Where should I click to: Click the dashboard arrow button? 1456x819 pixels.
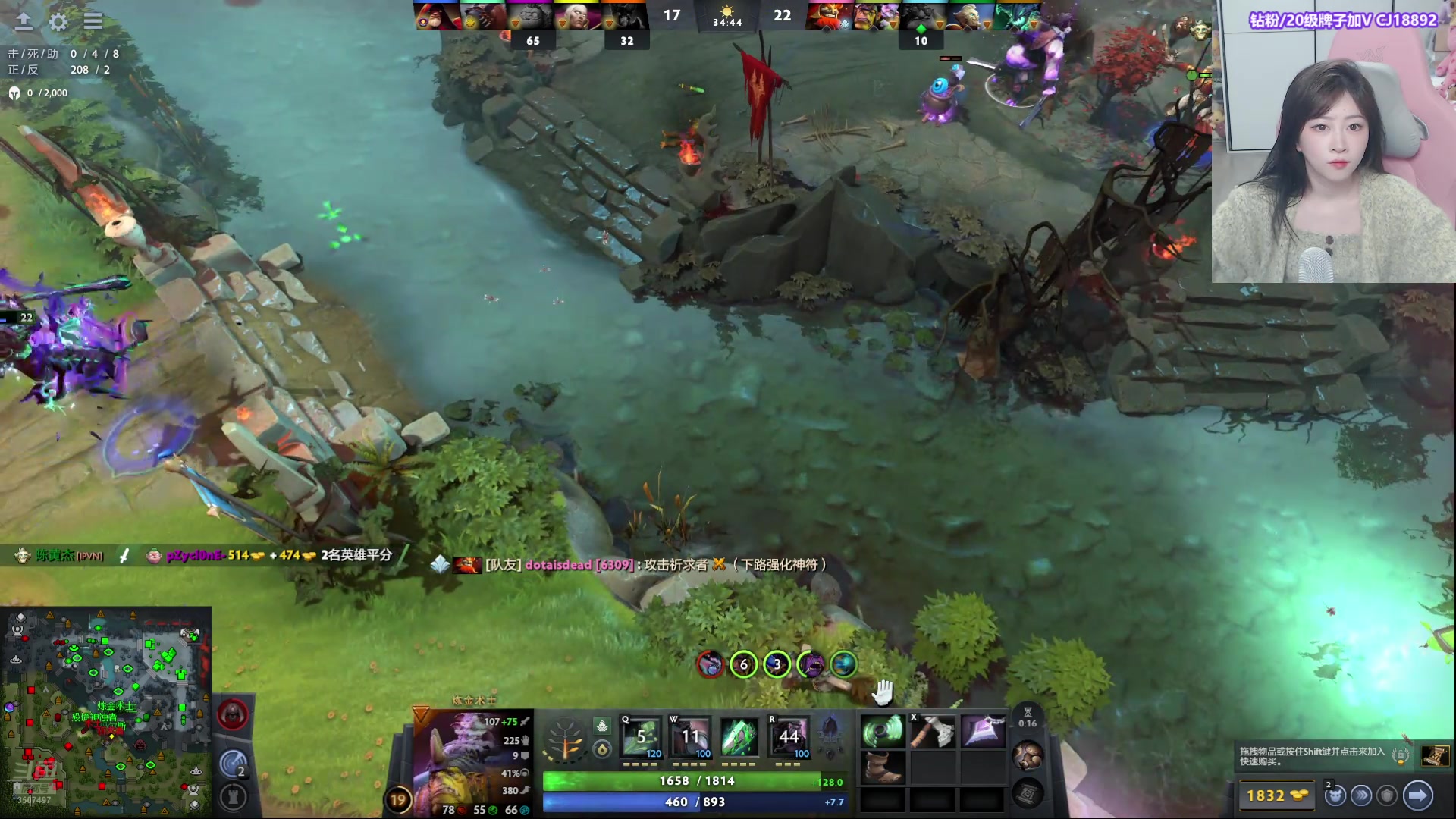click(24, 22)
